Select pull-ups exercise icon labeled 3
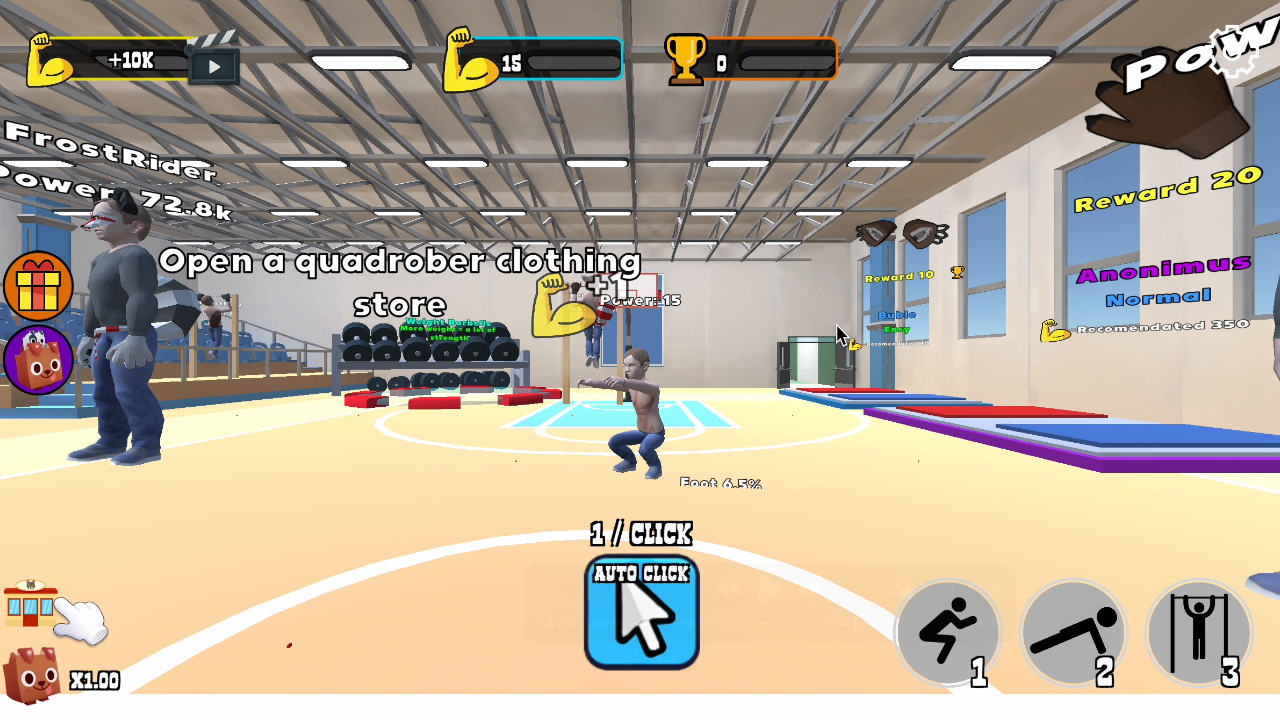 (1199, 632)
